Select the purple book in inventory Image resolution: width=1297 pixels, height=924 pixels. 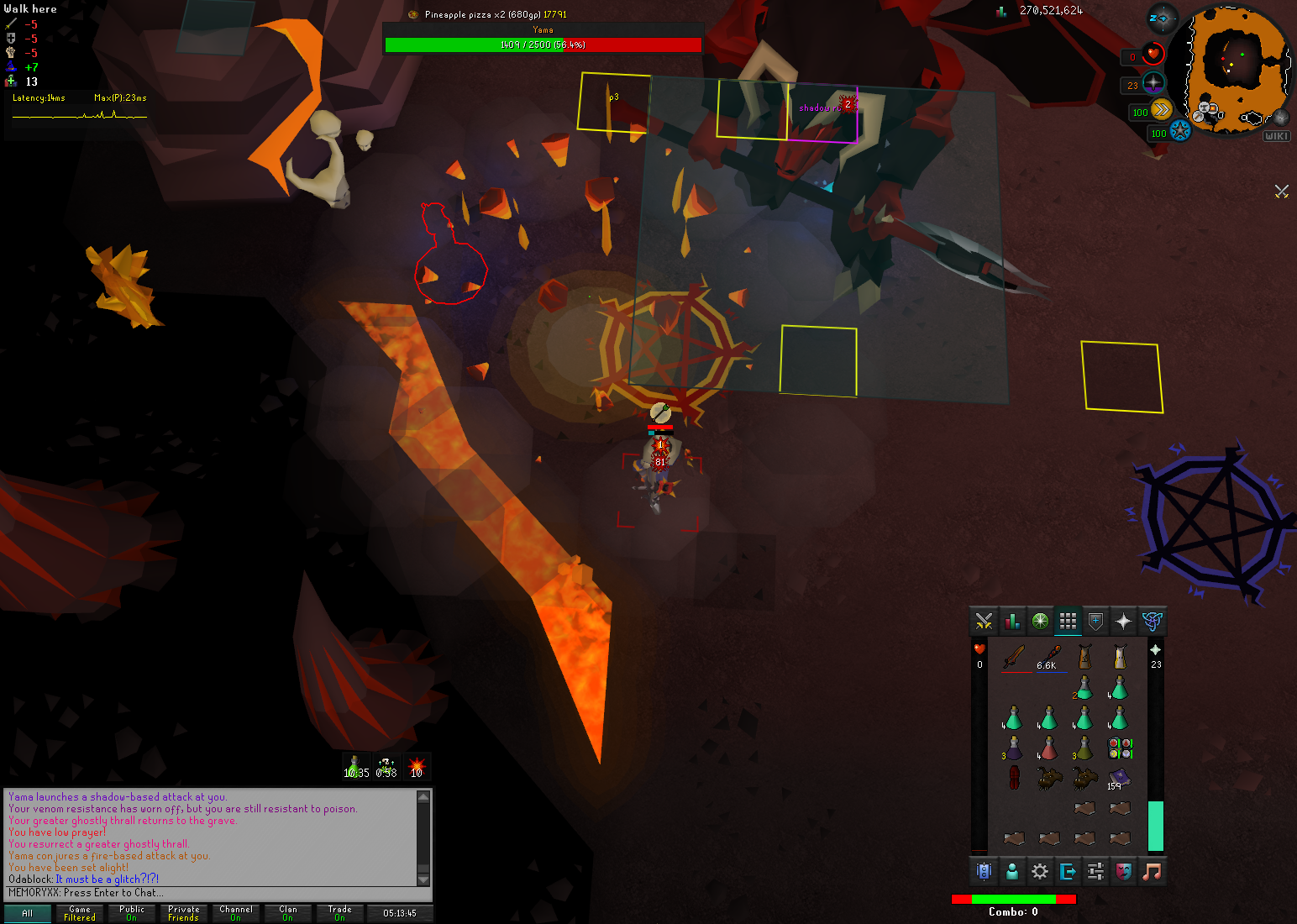click(1119, 777)
